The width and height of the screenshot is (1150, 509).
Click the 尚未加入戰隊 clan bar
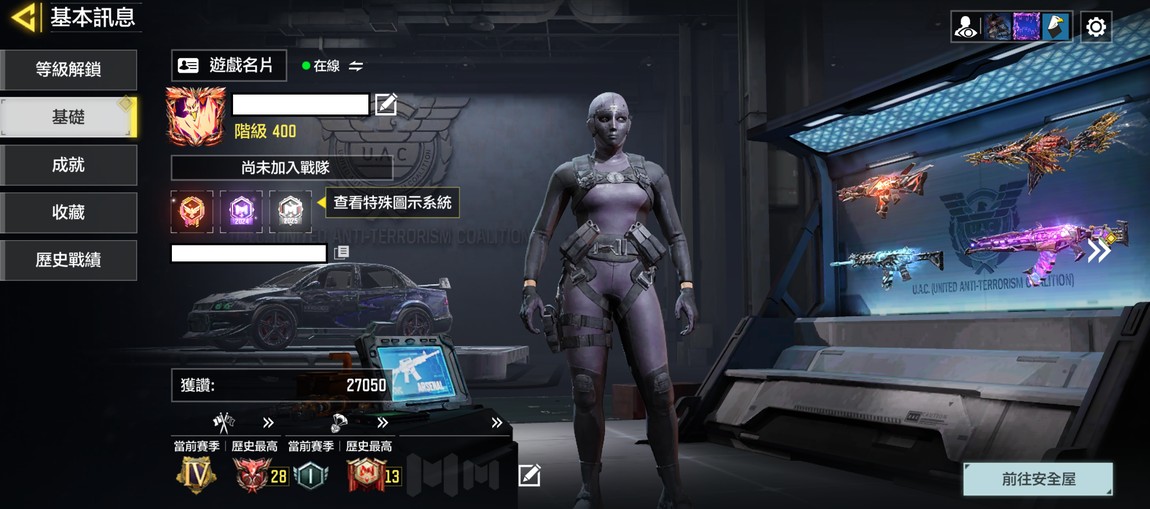[x=282, y=168]
